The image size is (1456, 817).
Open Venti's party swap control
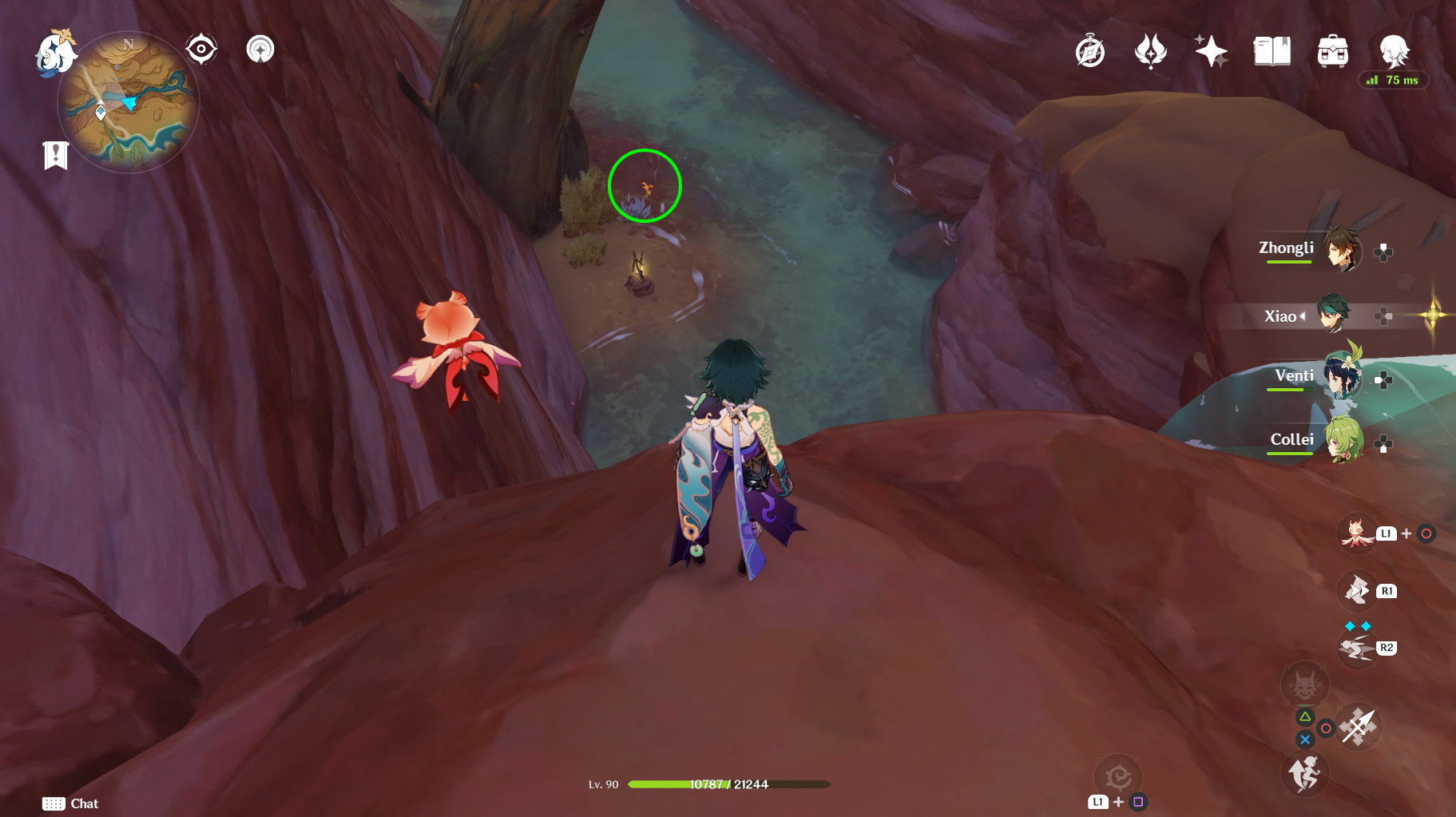[x=1383, y=379]
